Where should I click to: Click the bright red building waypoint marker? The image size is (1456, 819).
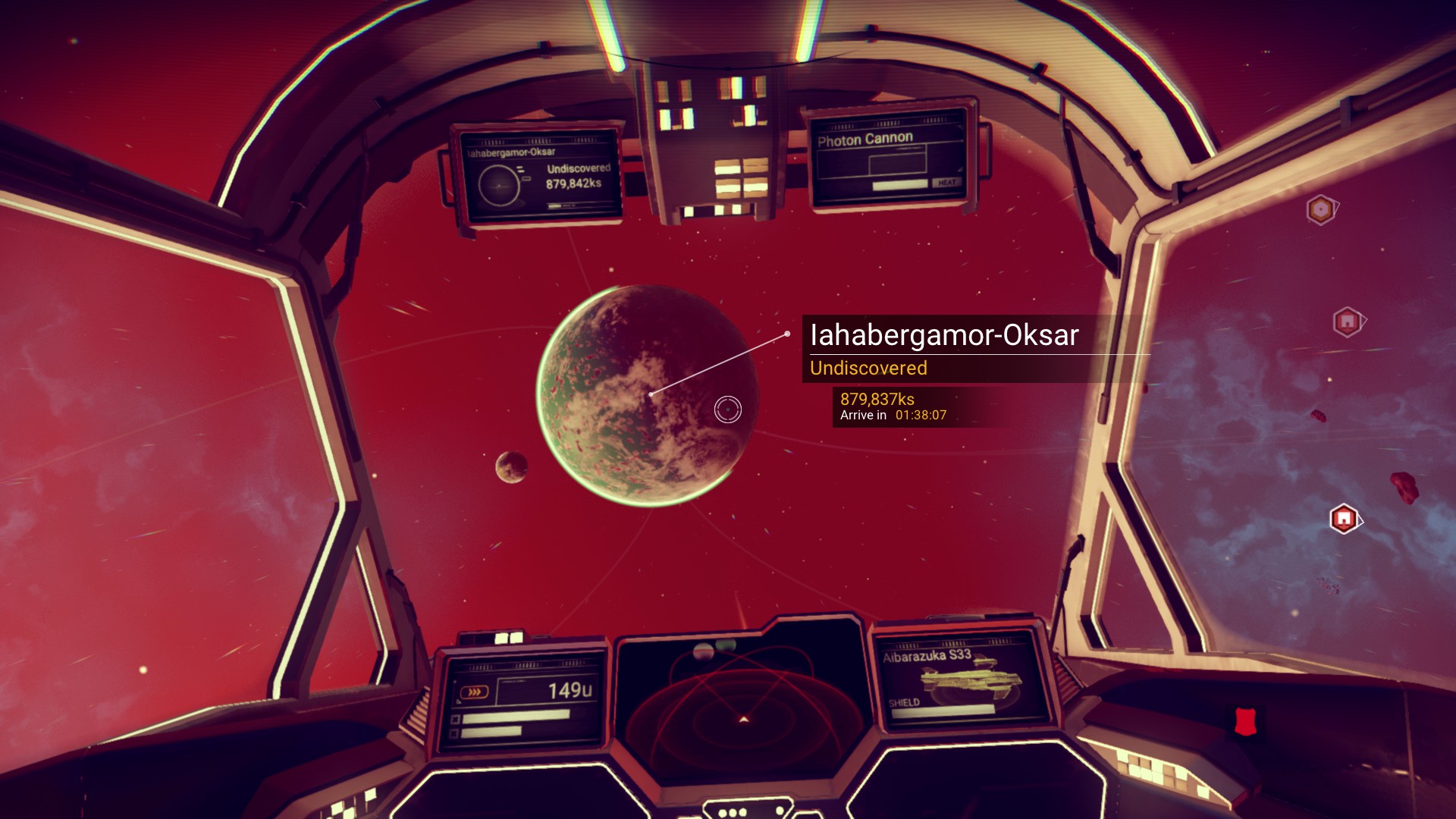[1344, 519]
